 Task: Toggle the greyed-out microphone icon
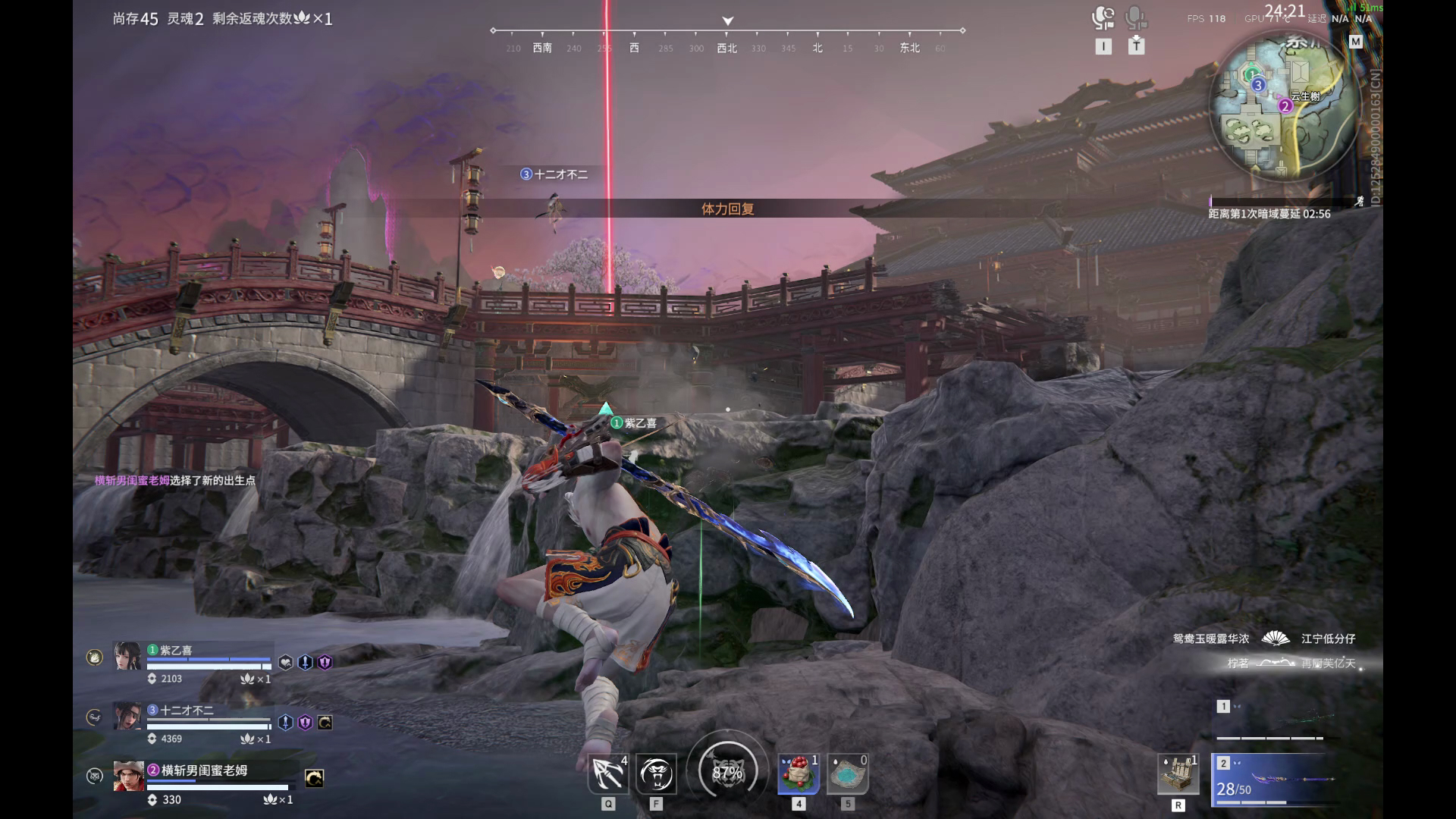tap(1135, 17)
